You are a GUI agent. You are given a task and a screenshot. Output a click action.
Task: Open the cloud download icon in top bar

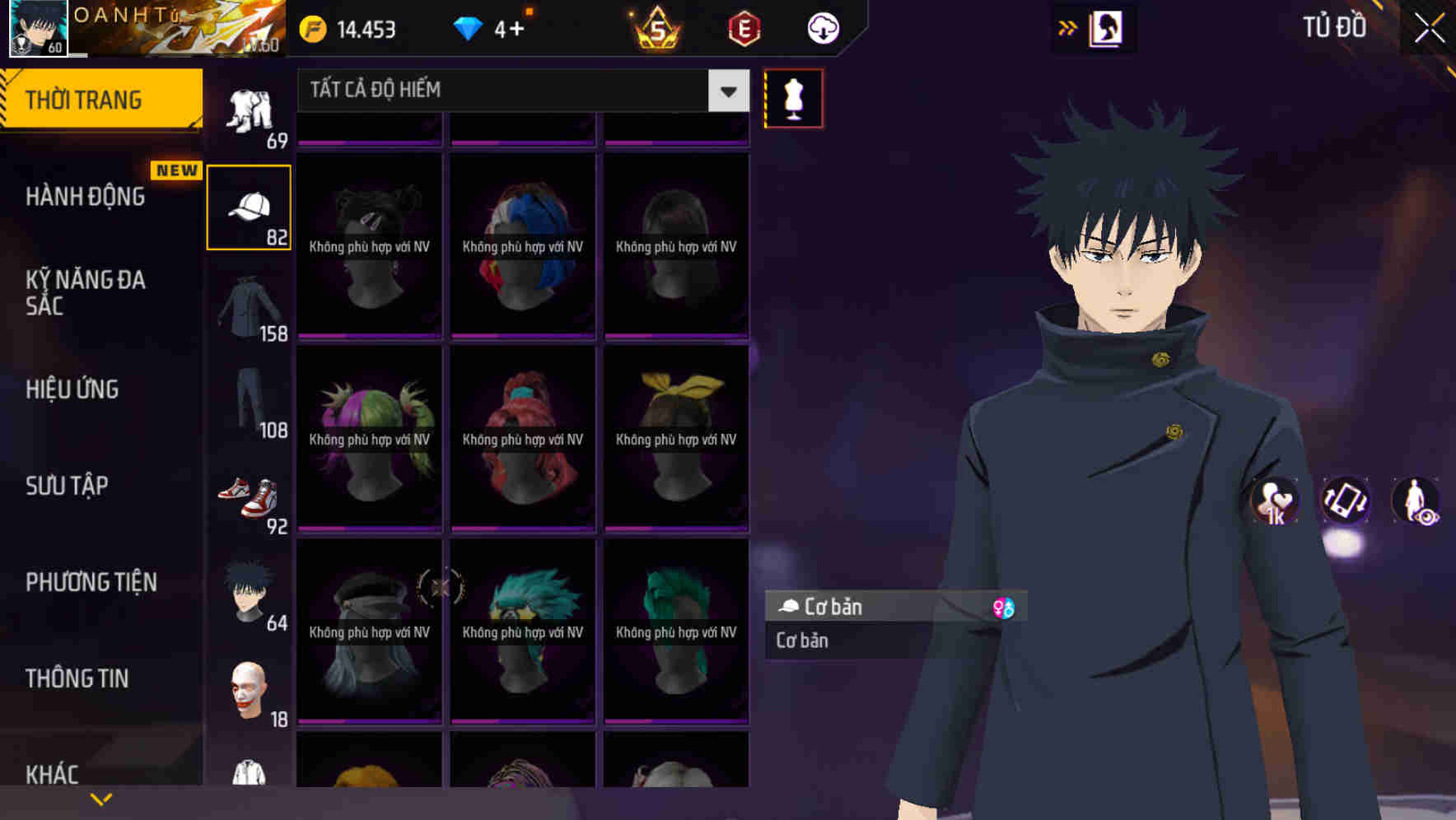coord(821,29)
